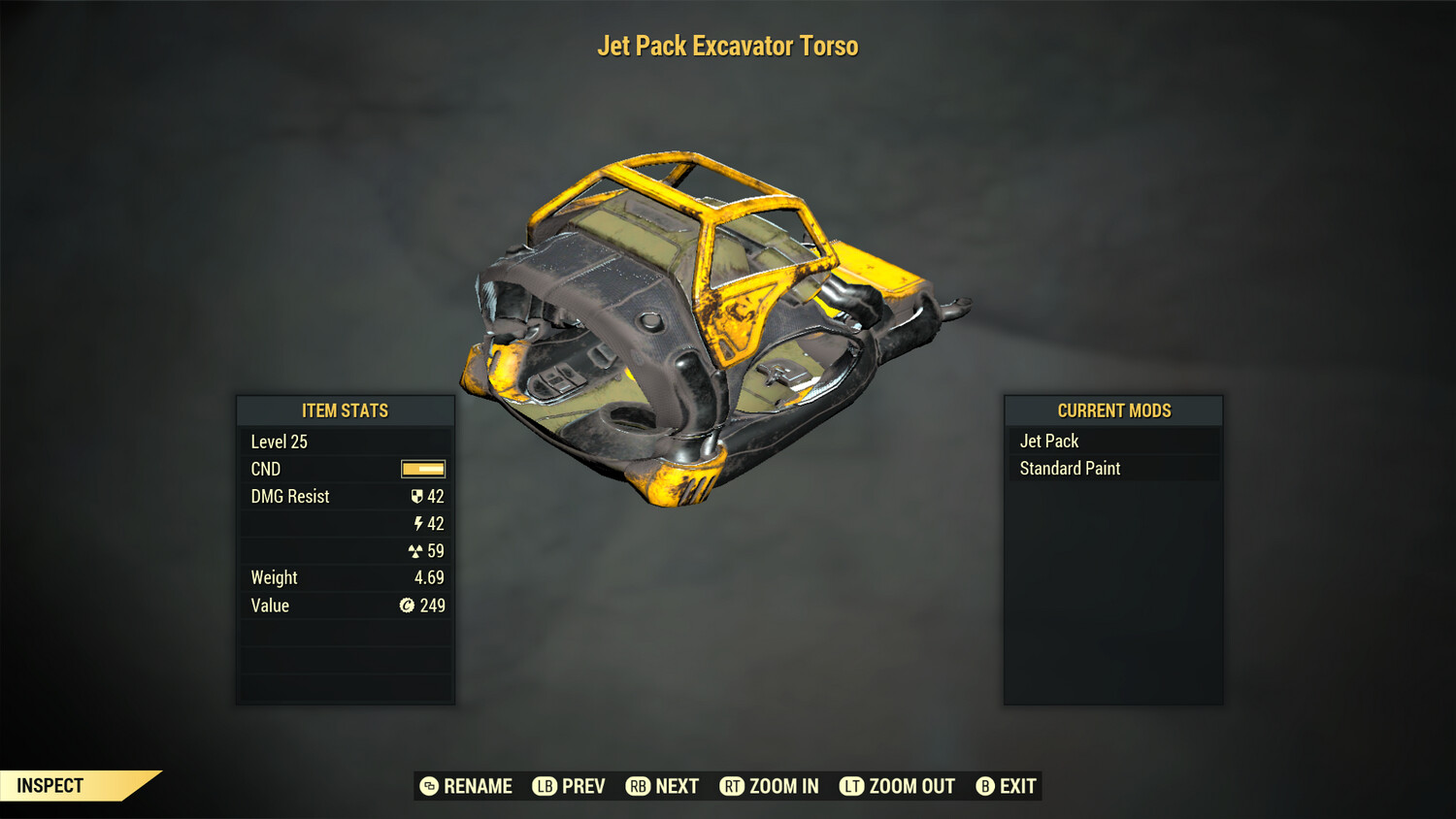Expand the ITEM STATS panel header
Viewport: 1456px width, 819px height.
[x=345, y=410]
